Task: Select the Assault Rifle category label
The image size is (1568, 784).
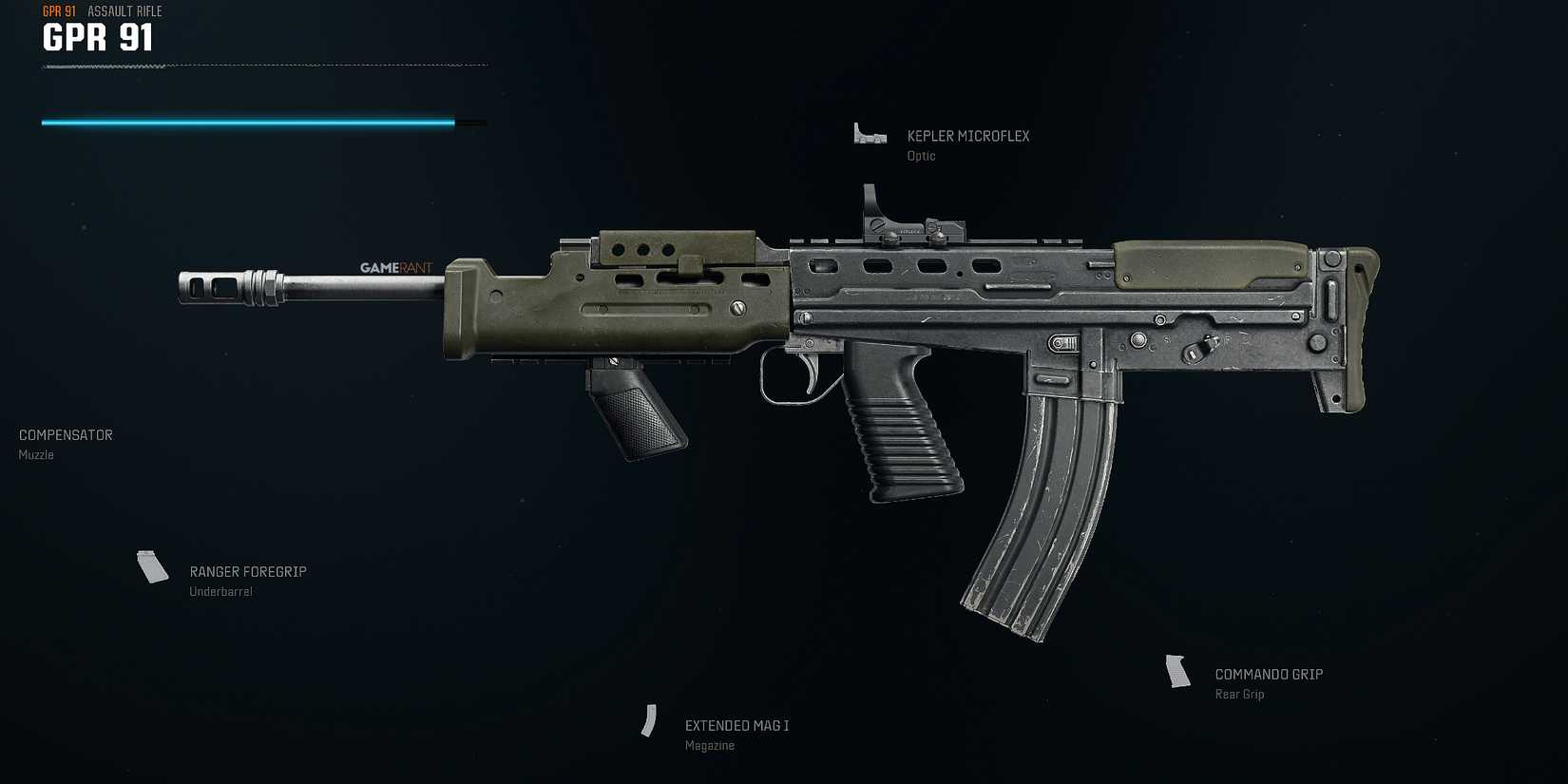Action: (x=124, y=11)
